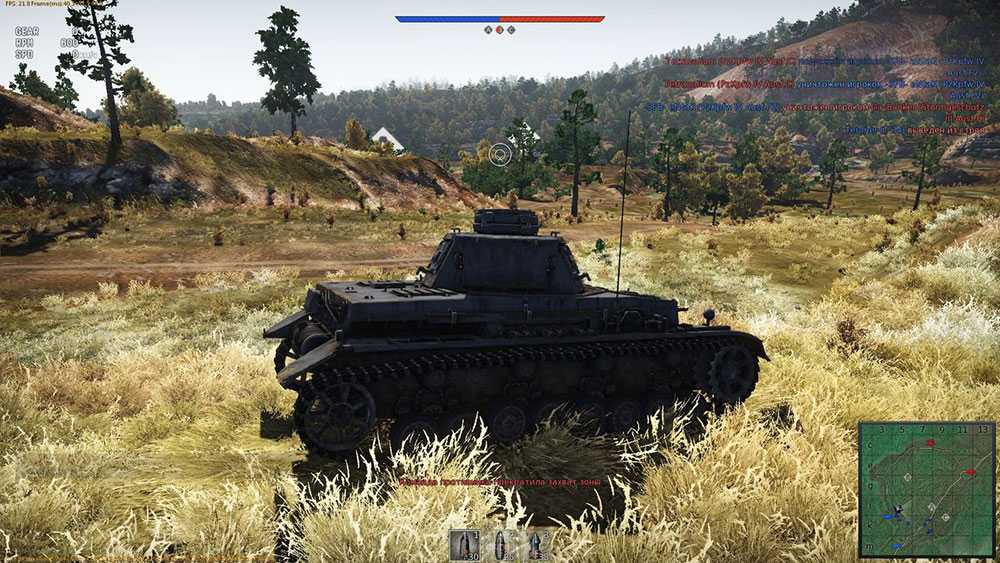The width and height of the screenshot is (1000, 563).
Task: Click the tactical minimap
Action: 927,489
